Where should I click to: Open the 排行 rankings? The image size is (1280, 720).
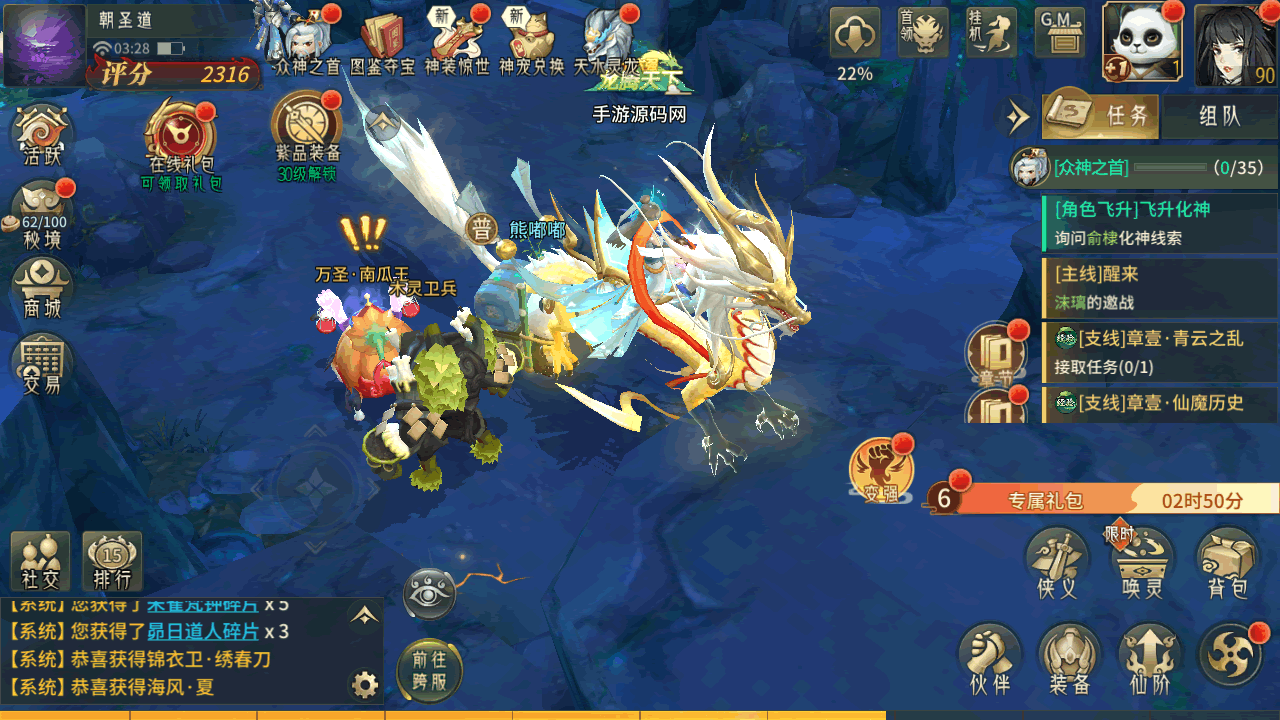pyautogui.click(x=112, y=562)
